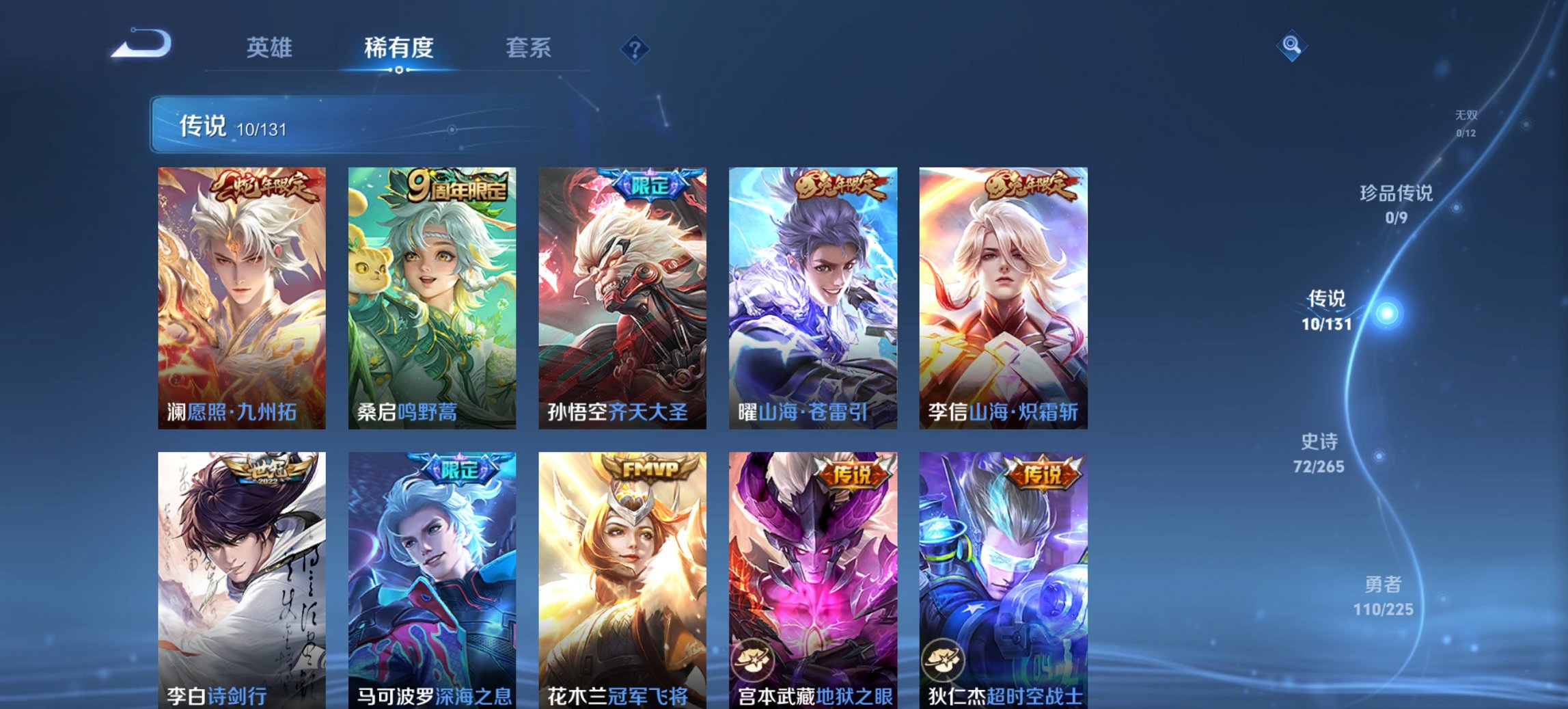
Task: Switch to the 套系 tab
Action: coord(529,48)
